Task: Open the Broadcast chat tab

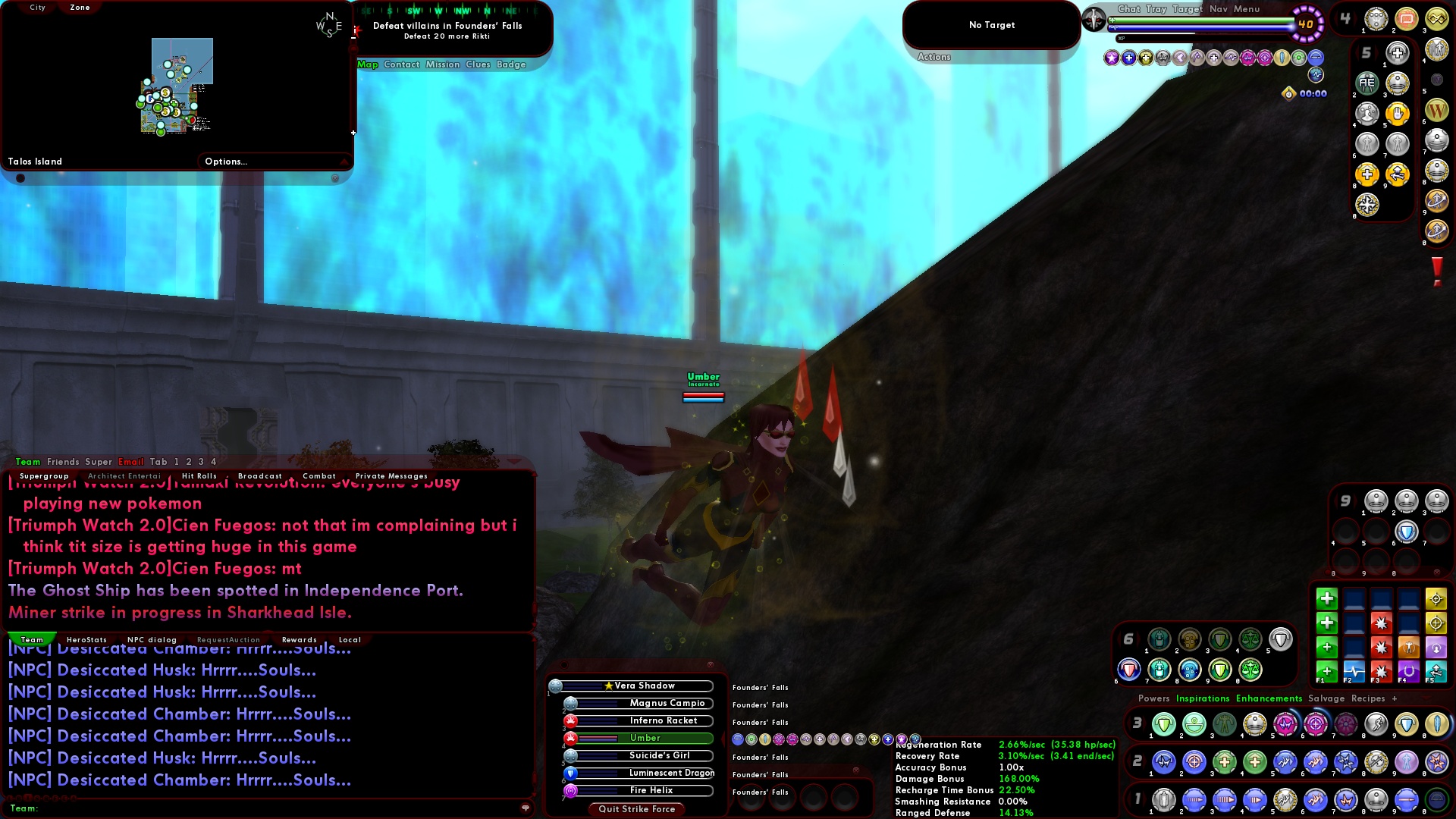Action: click(260, 475)
